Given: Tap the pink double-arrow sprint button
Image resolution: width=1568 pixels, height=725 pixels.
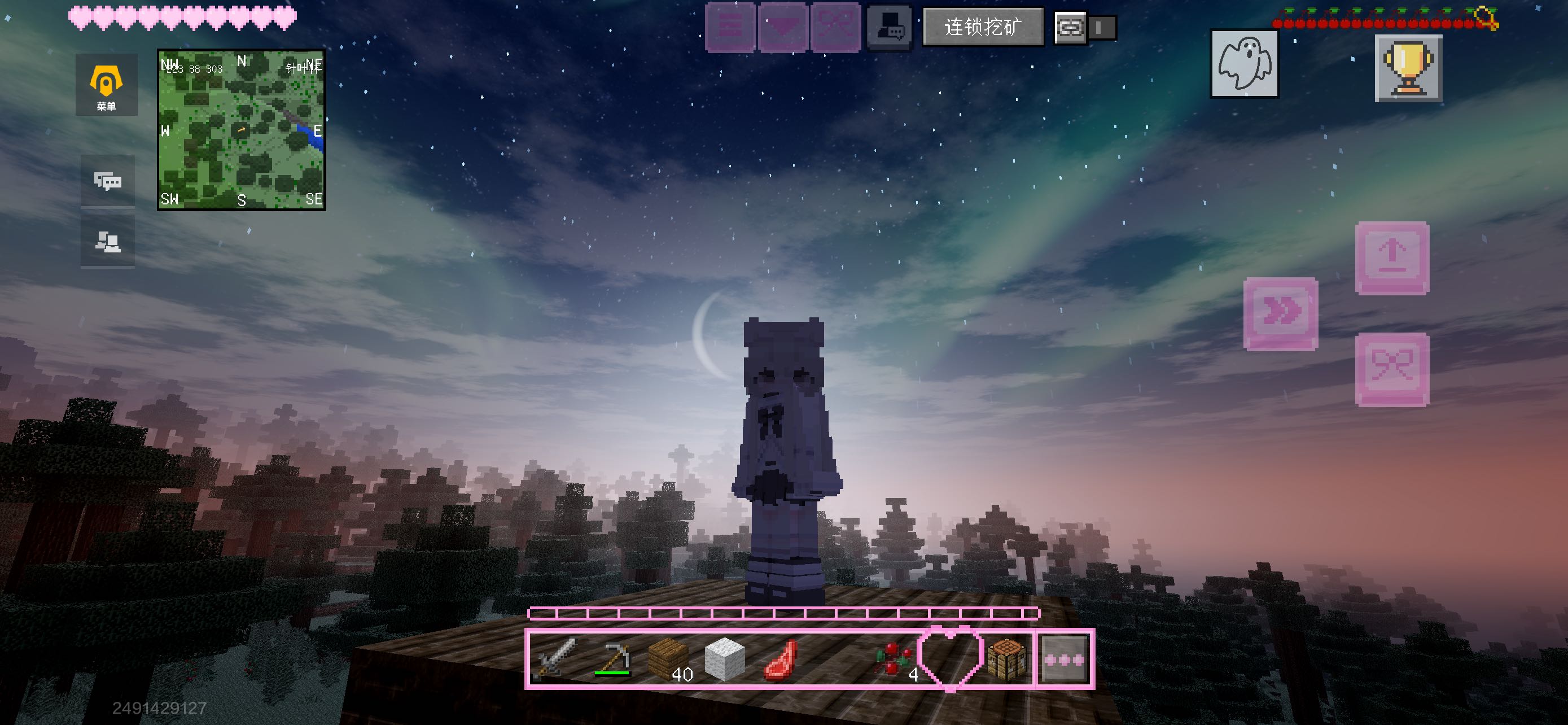Looking at the screenshot, I should 1281,314.
